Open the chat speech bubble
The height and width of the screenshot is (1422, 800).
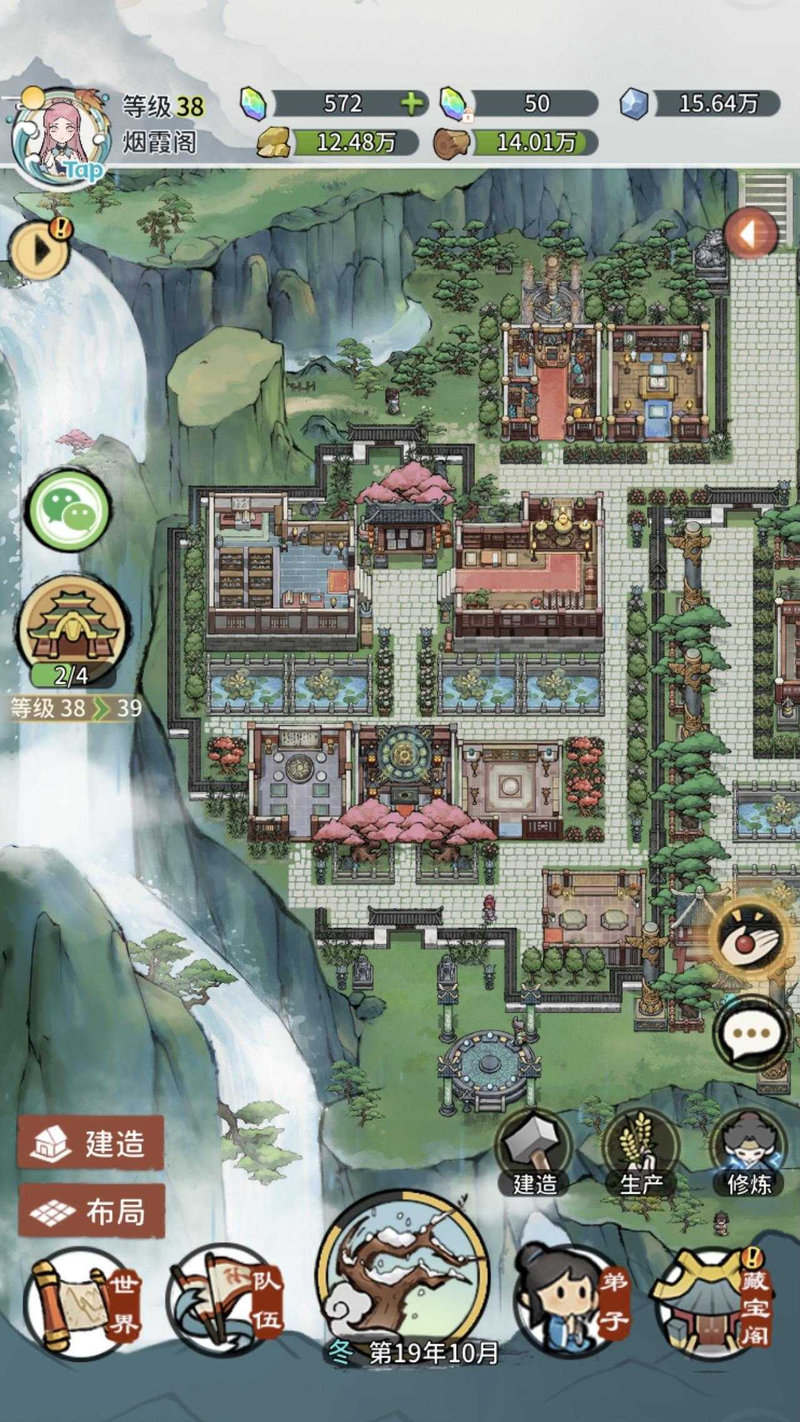[751, 1033]
